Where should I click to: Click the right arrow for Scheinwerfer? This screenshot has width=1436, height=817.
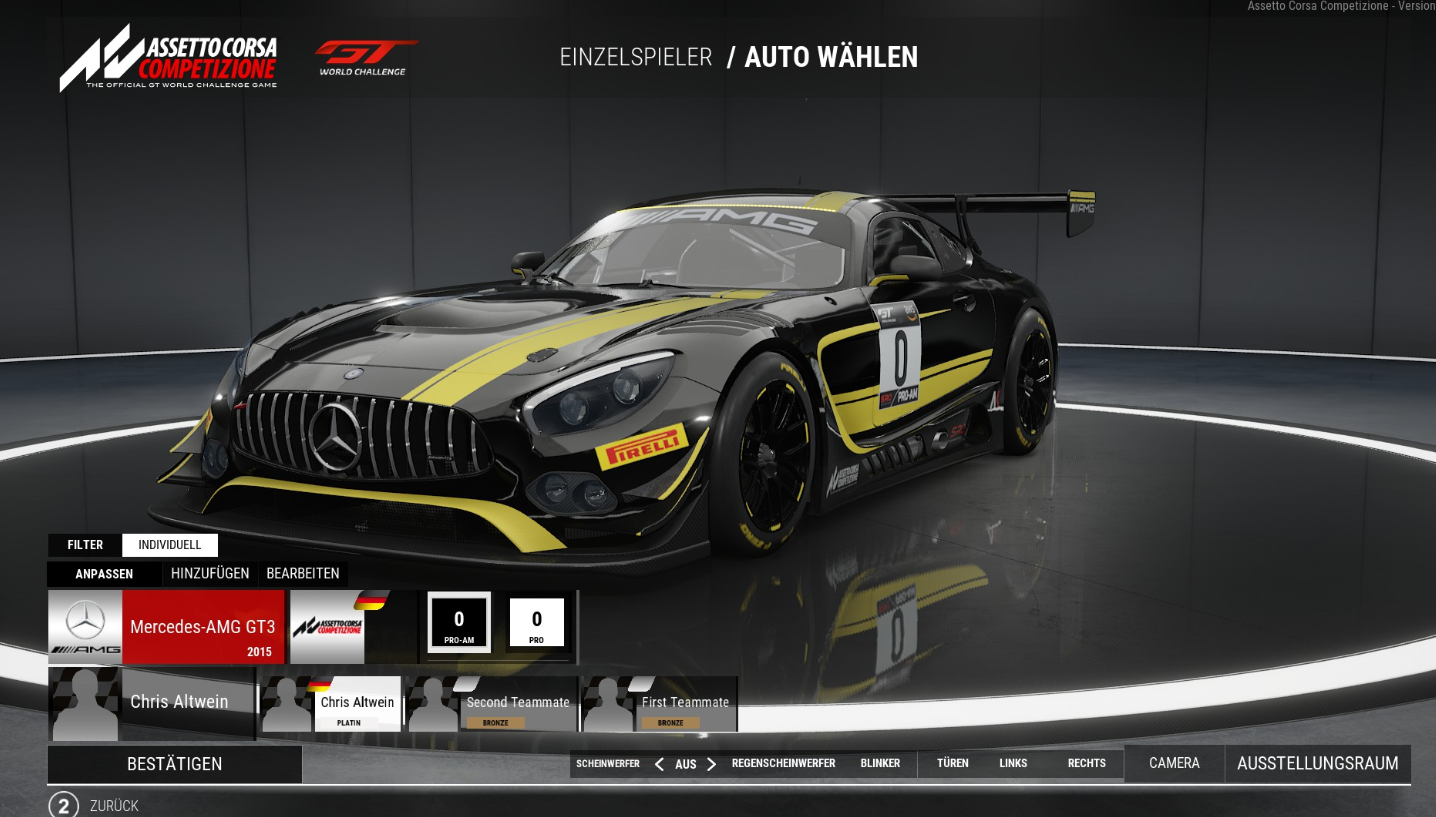(x=711, y=764)
